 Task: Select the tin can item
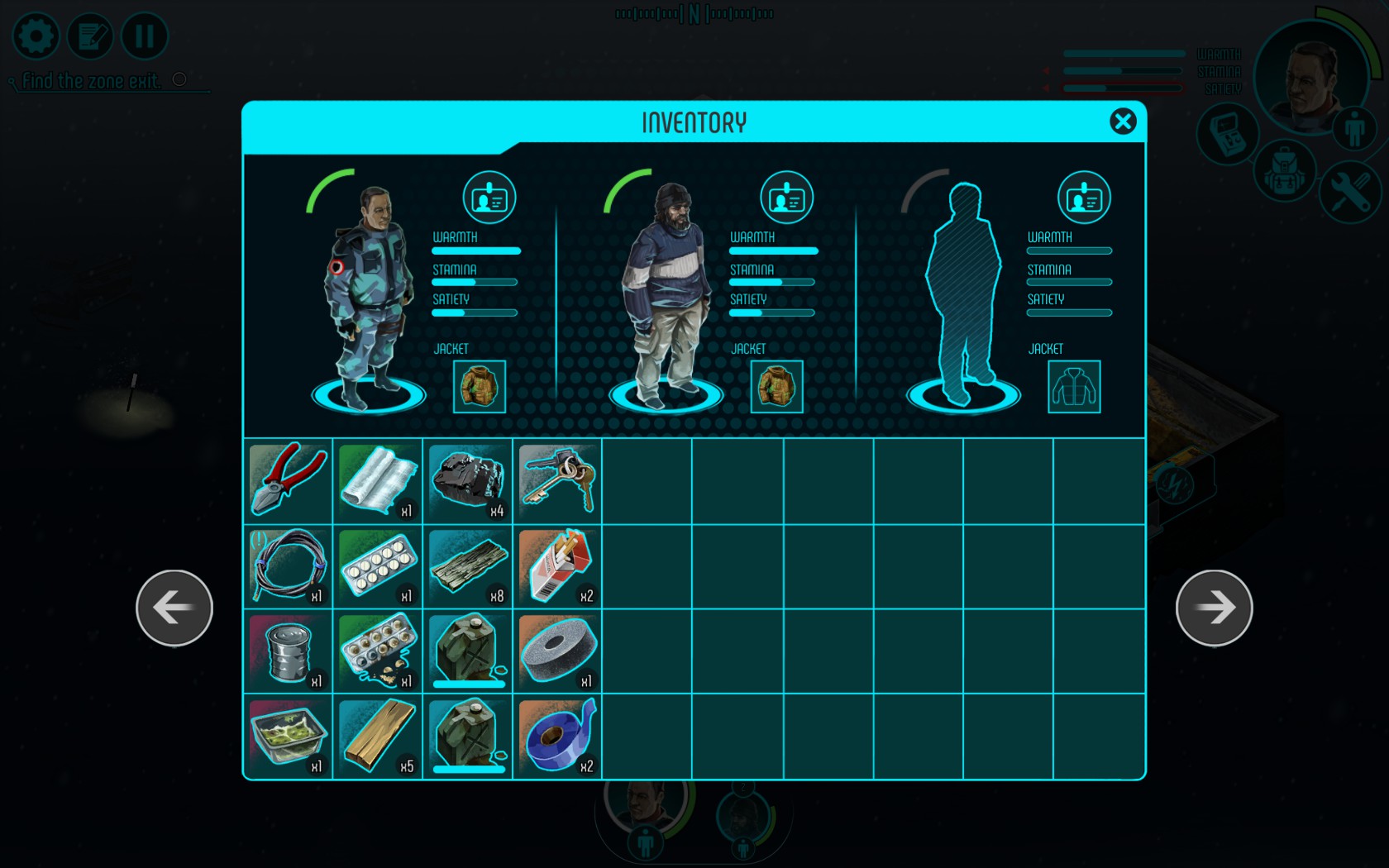[x=288, y=651]
